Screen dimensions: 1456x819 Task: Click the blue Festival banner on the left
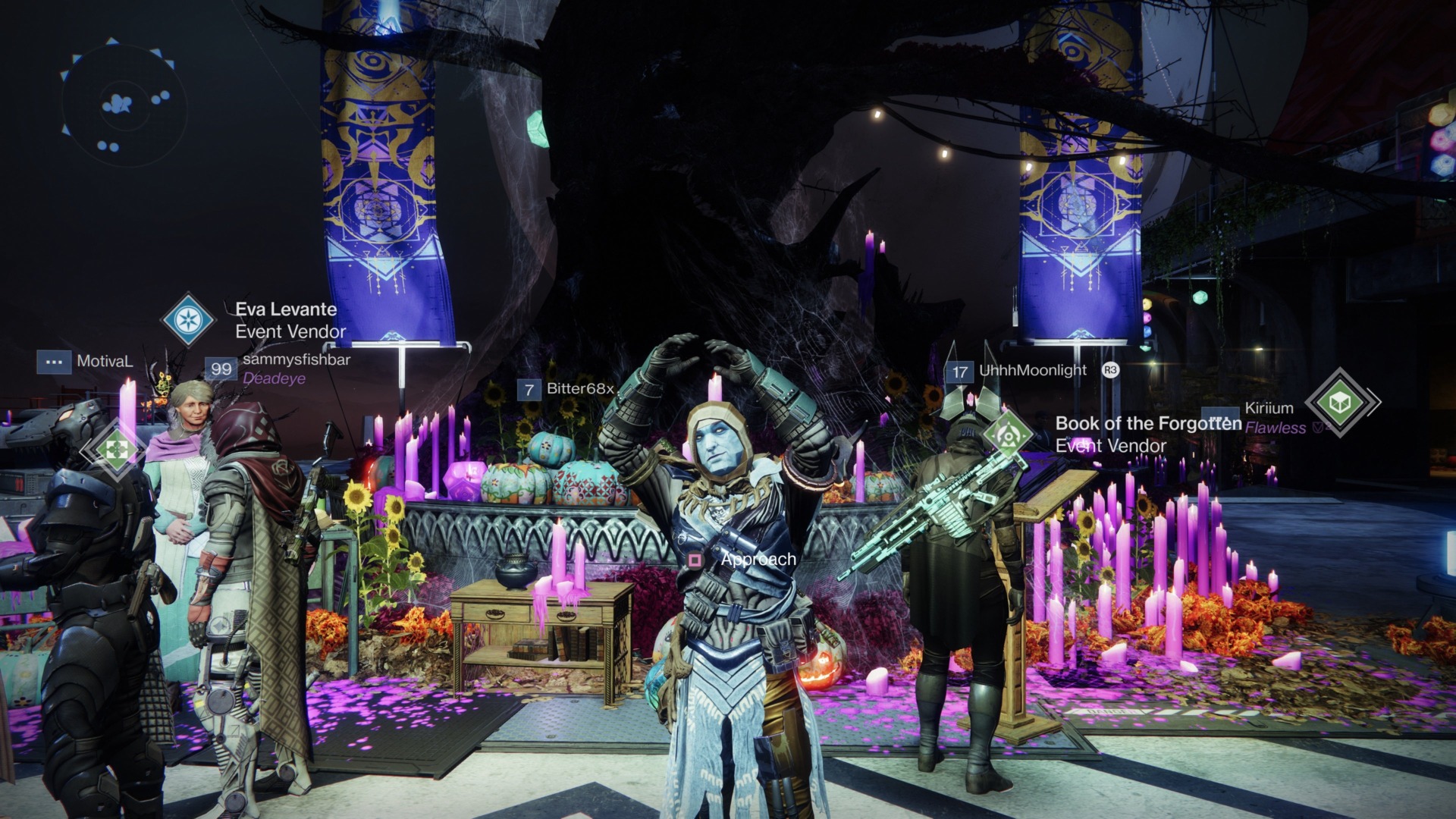coord(378,174)
